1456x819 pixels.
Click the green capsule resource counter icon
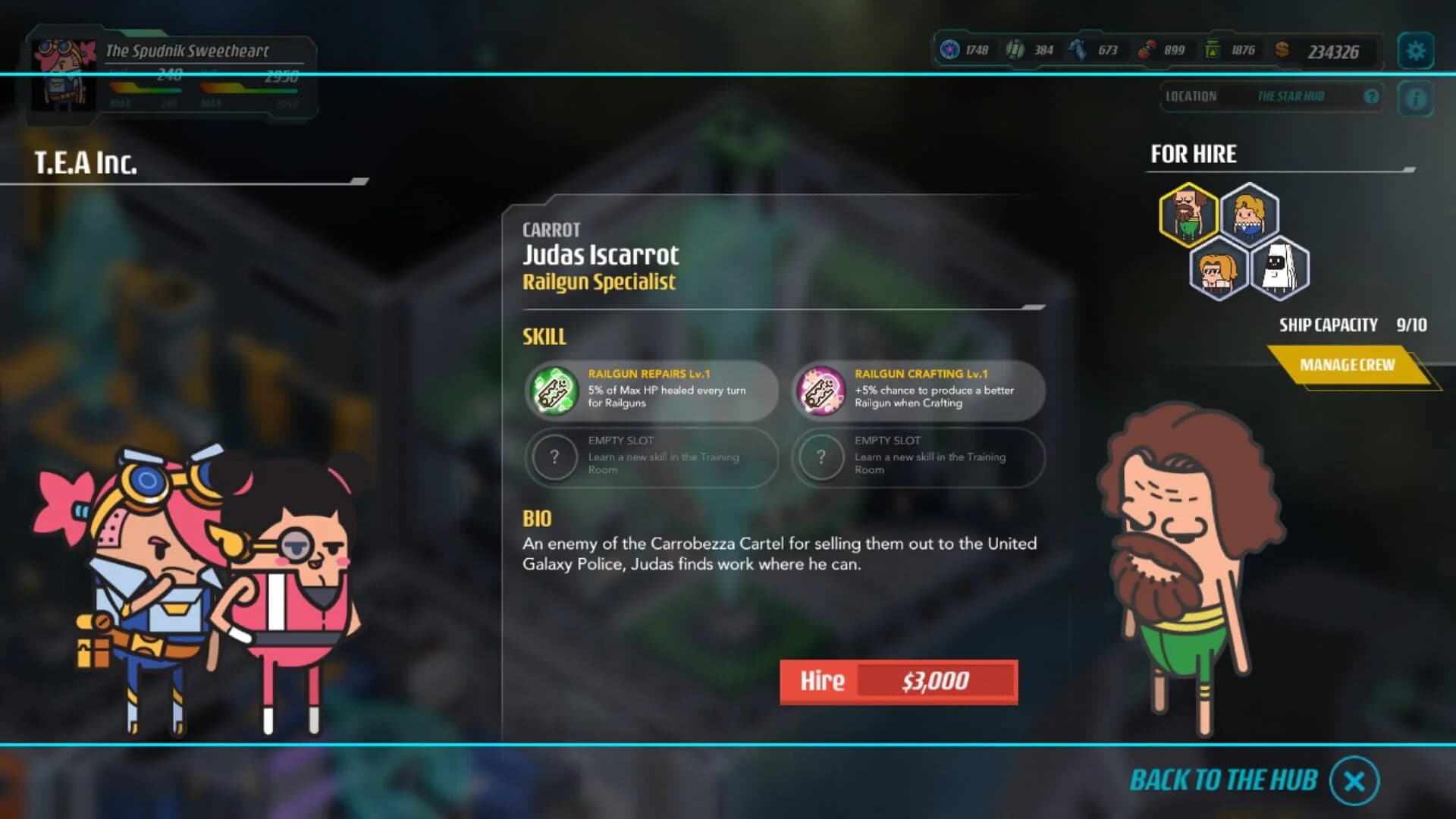click(1015, 49)
